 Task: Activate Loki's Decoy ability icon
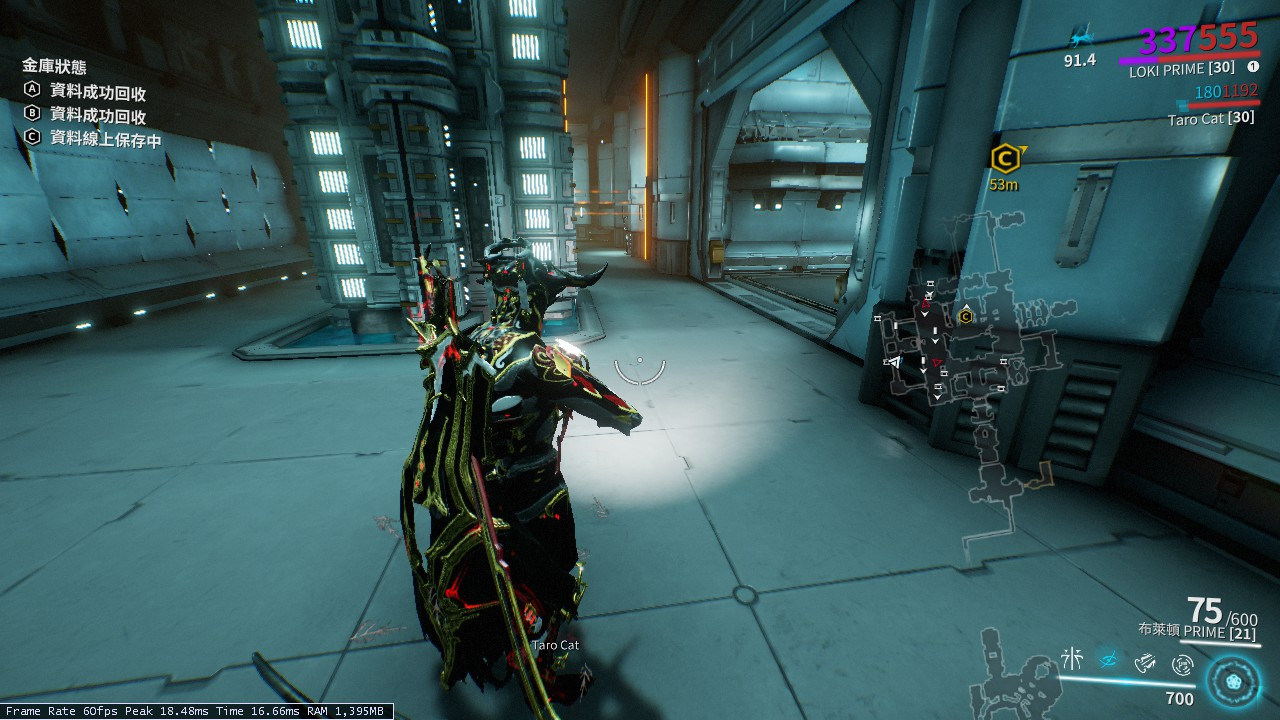(x=1072, y=659)
